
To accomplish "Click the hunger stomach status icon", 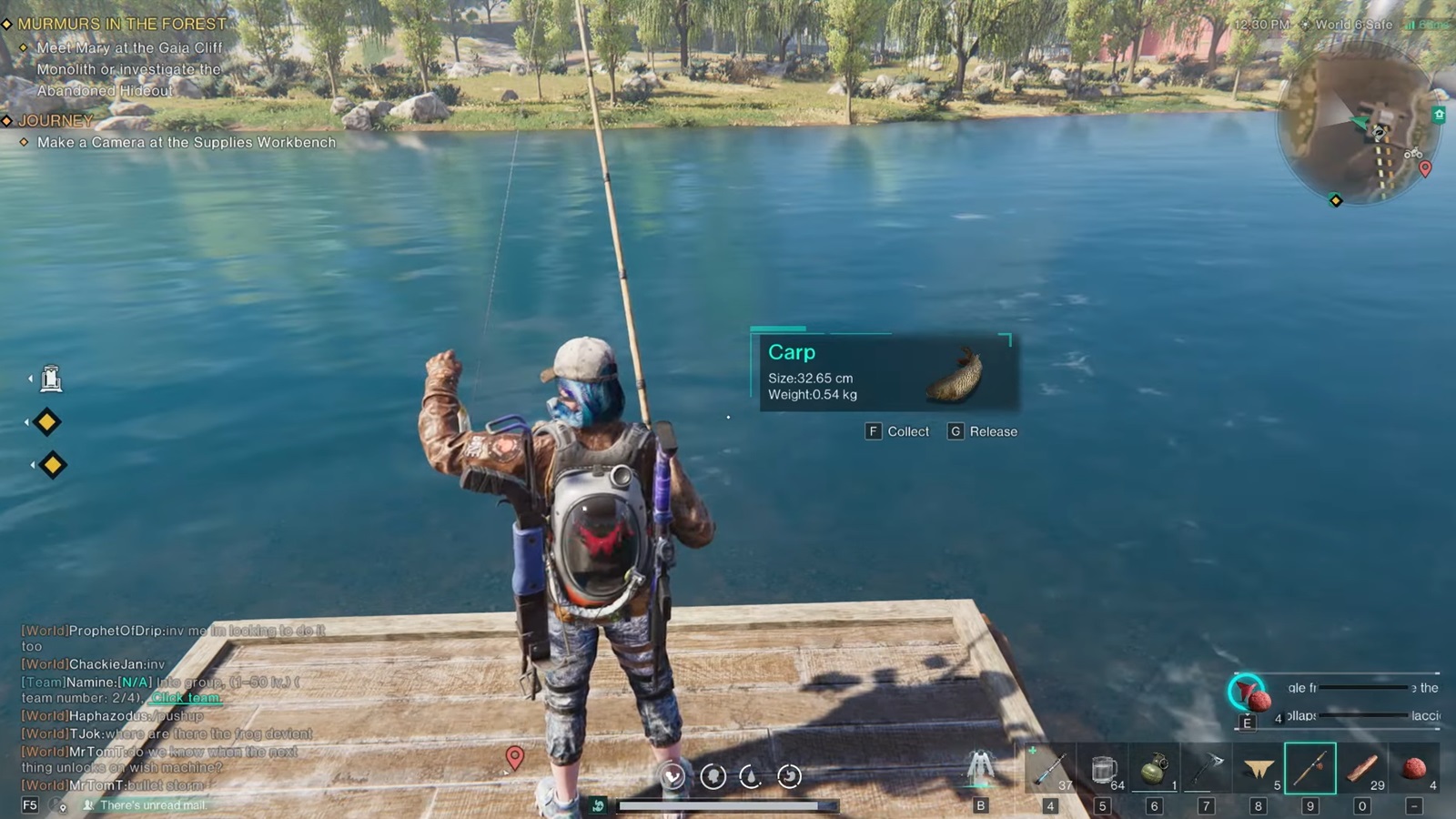I will [x=790, y=777].
